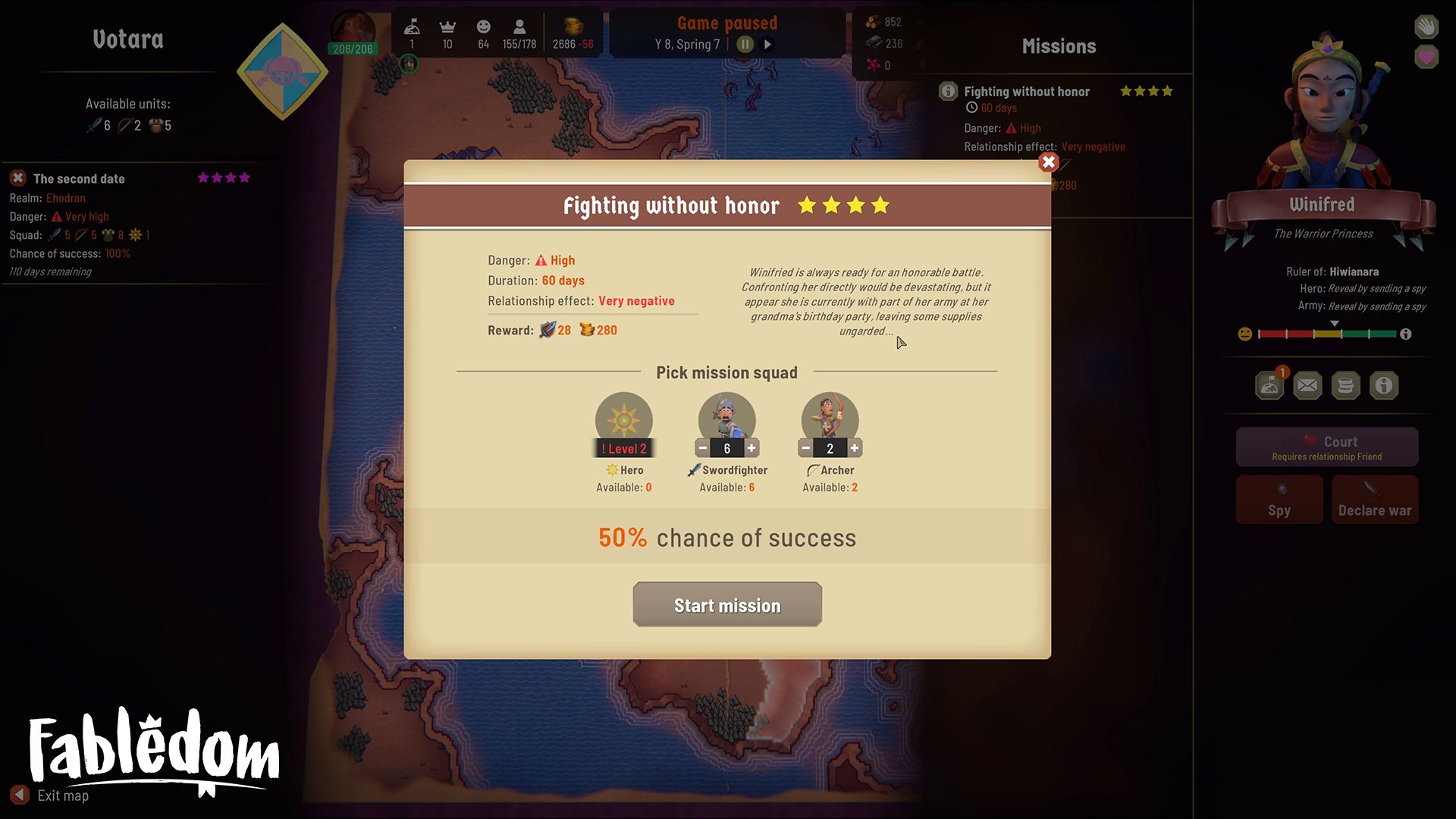
Task: Click the Spy button
Action: [x=1279, y=500]
